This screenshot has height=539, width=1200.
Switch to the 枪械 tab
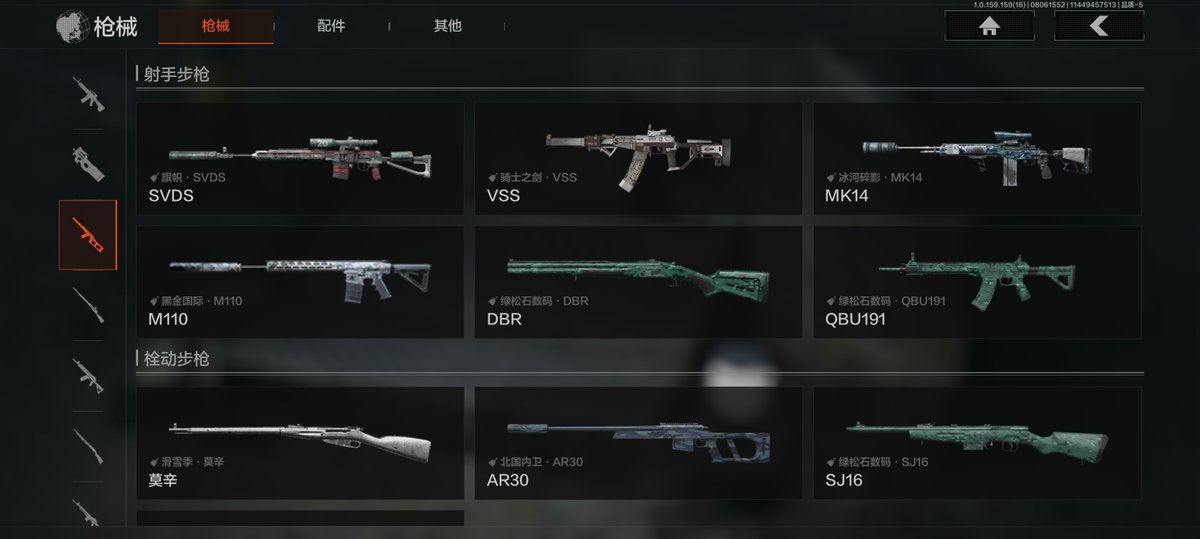(215, 27)
